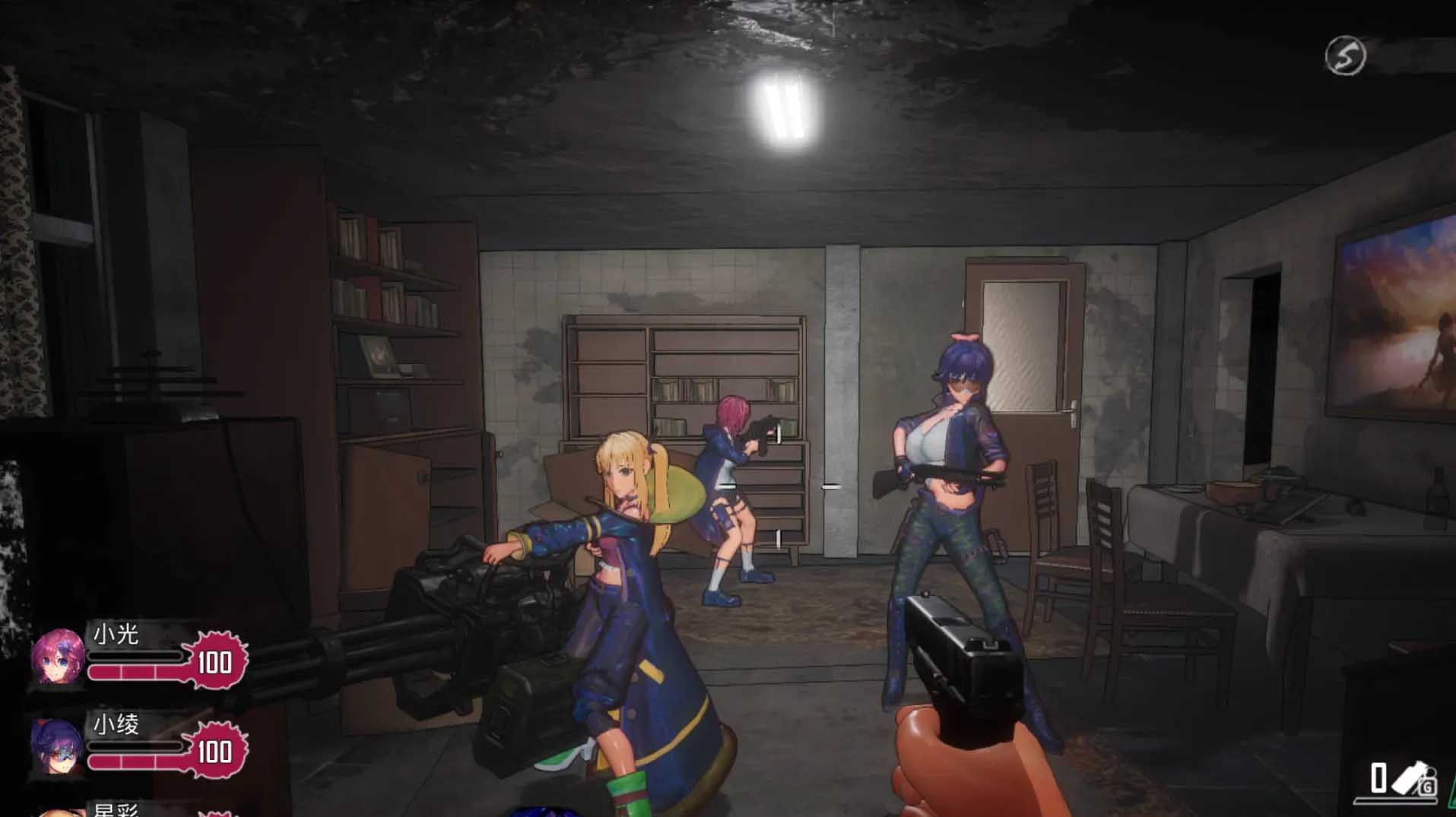Click 小光's pink health bar
Viewport: 1456px width, 817px height.
tap(137, 670)
